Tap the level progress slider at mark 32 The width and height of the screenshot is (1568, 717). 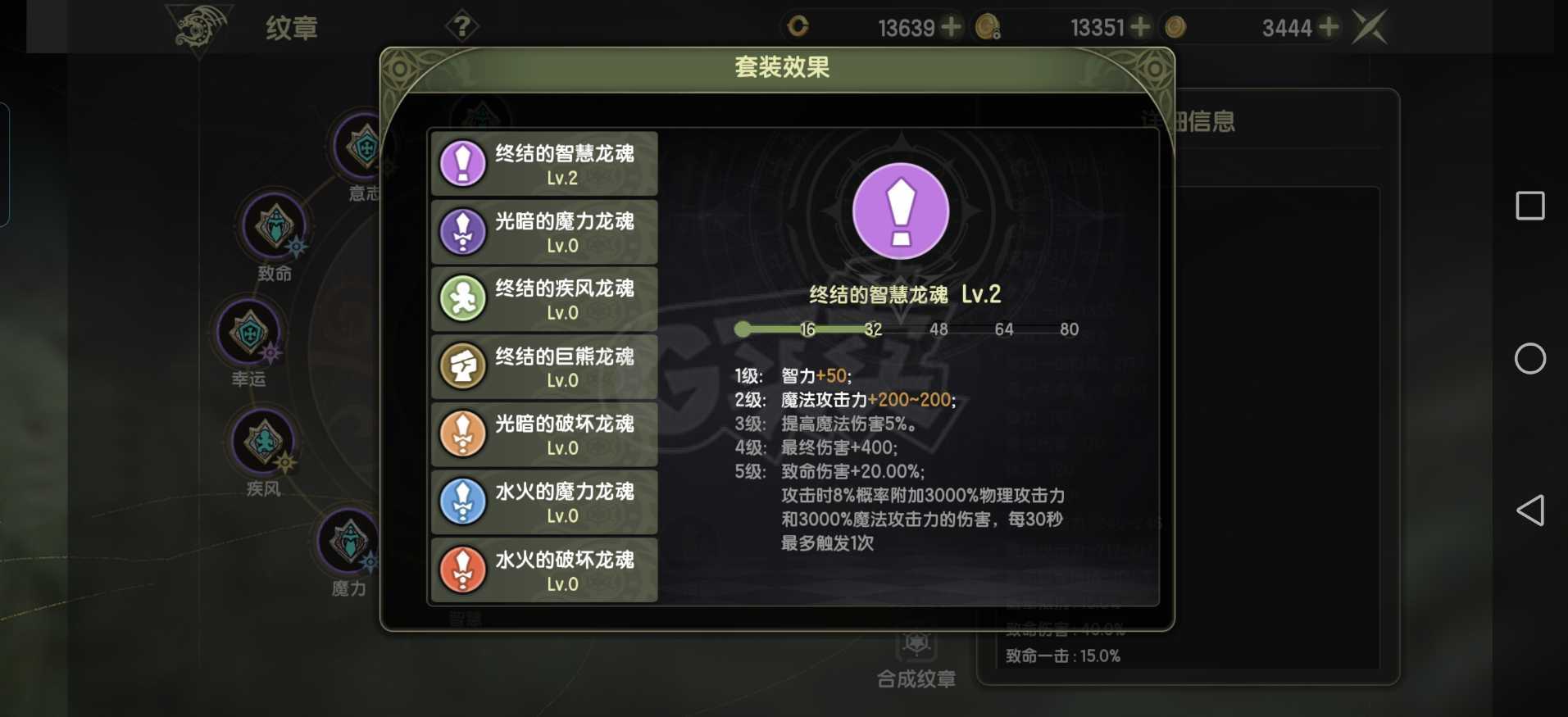[x=873, y=329]
